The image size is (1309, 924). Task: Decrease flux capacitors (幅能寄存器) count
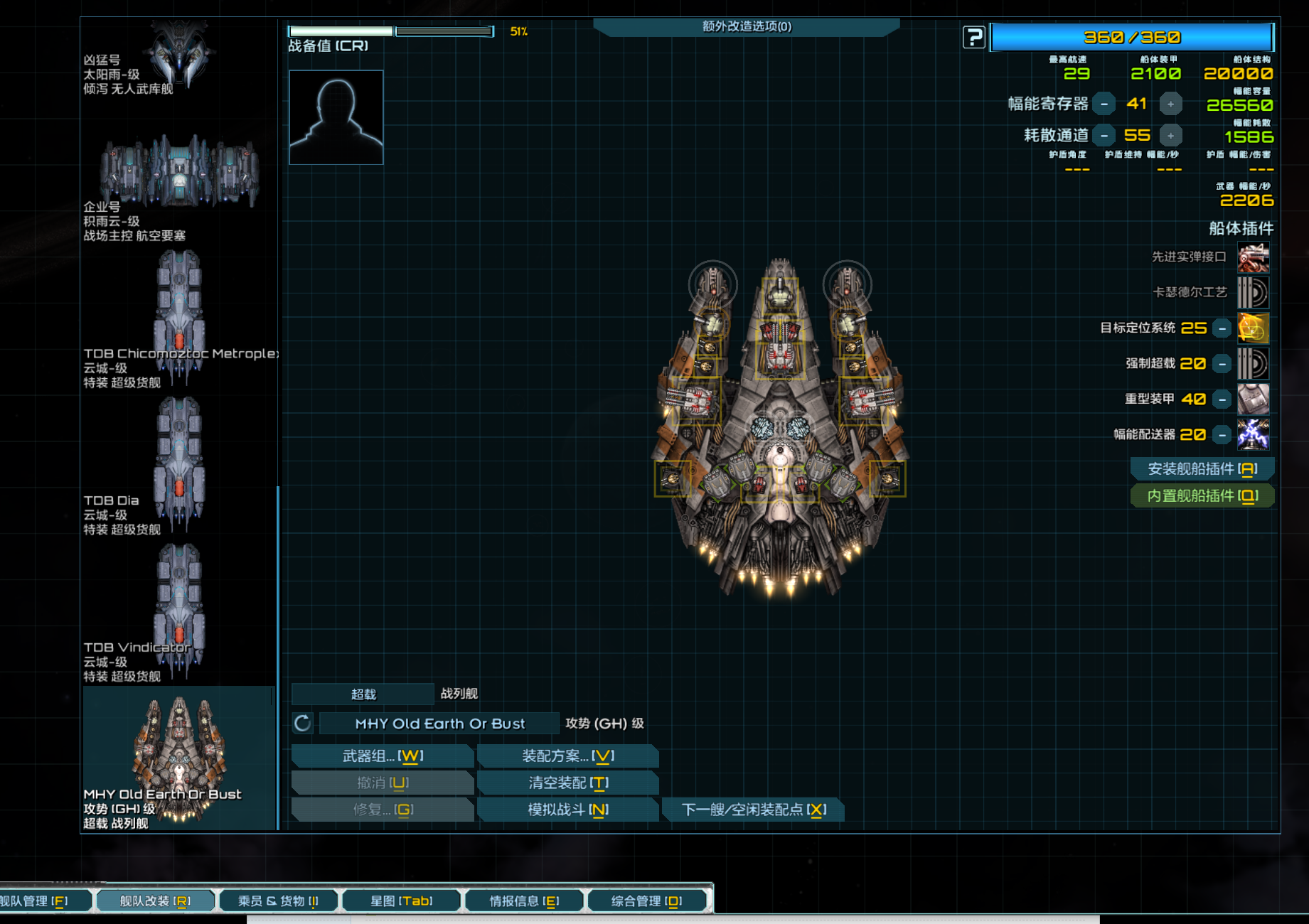[1104, 104]
